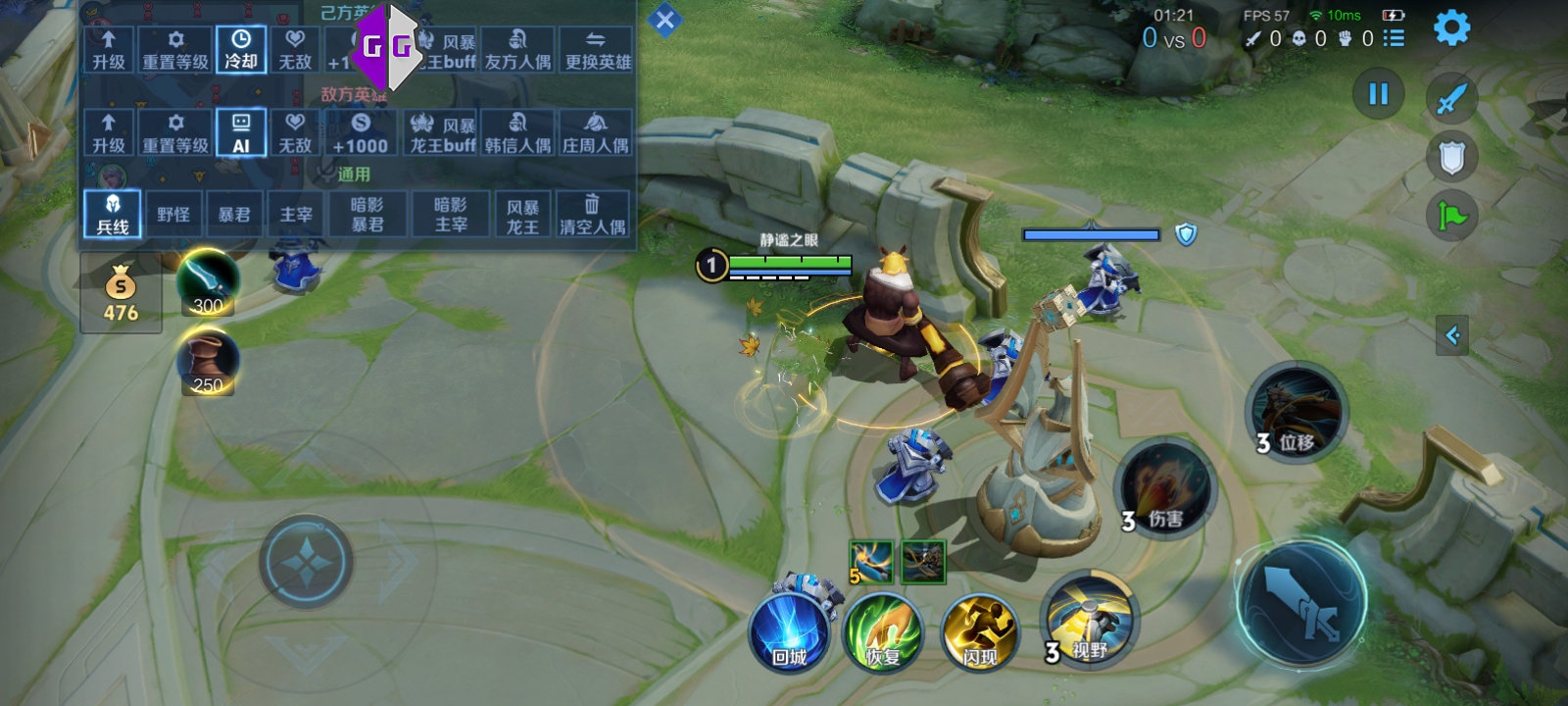The height and width of the screenshot is (706, 1568).
Task: Tap the GG GameGuardian overlay icon
Action: coord(387,46)
